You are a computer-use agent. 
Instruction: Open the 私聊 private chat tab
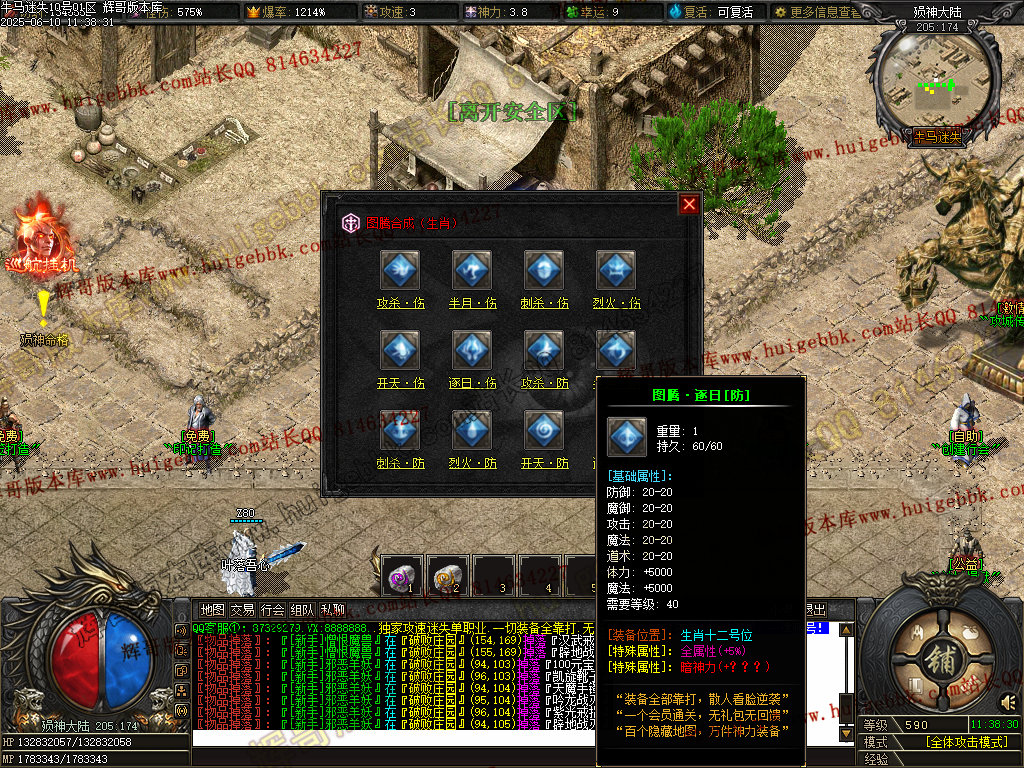[332, 609]
